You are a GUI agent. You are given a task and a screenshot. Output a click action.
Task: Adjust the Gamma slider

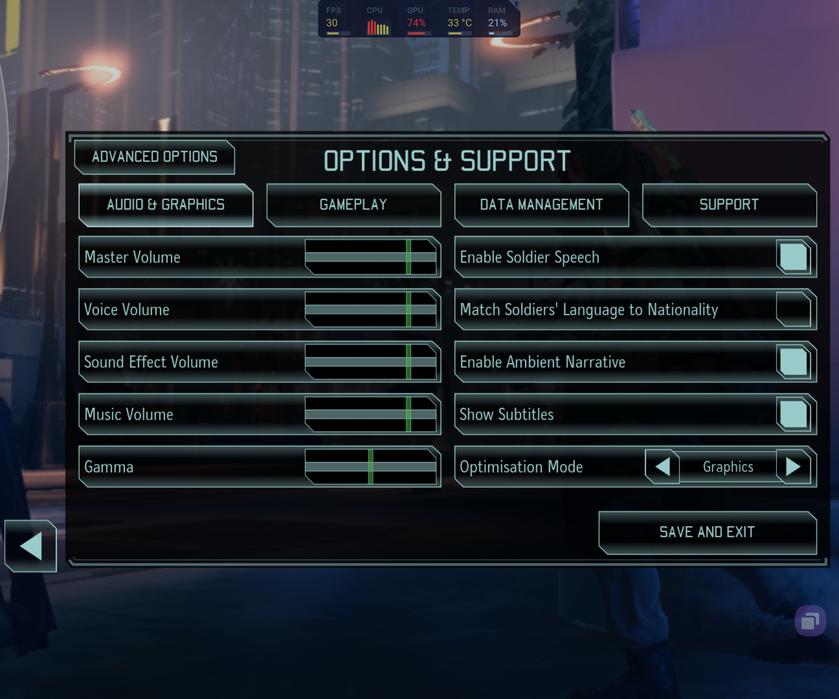tap(371, 467)
